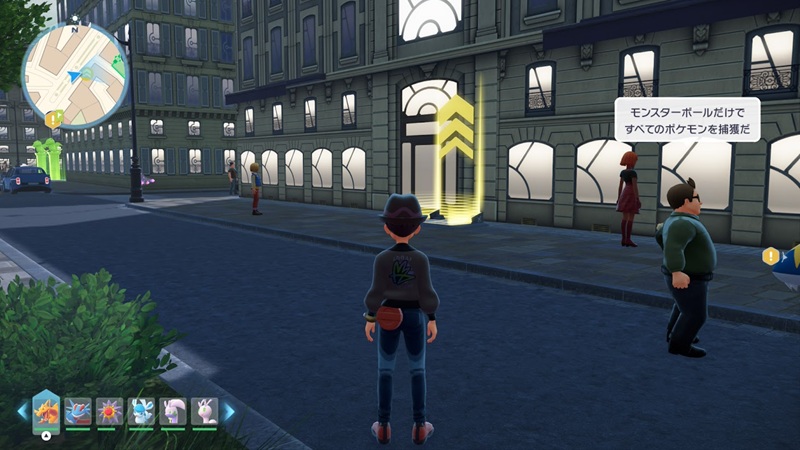Select Starmie in the party bar

(110, 411)
